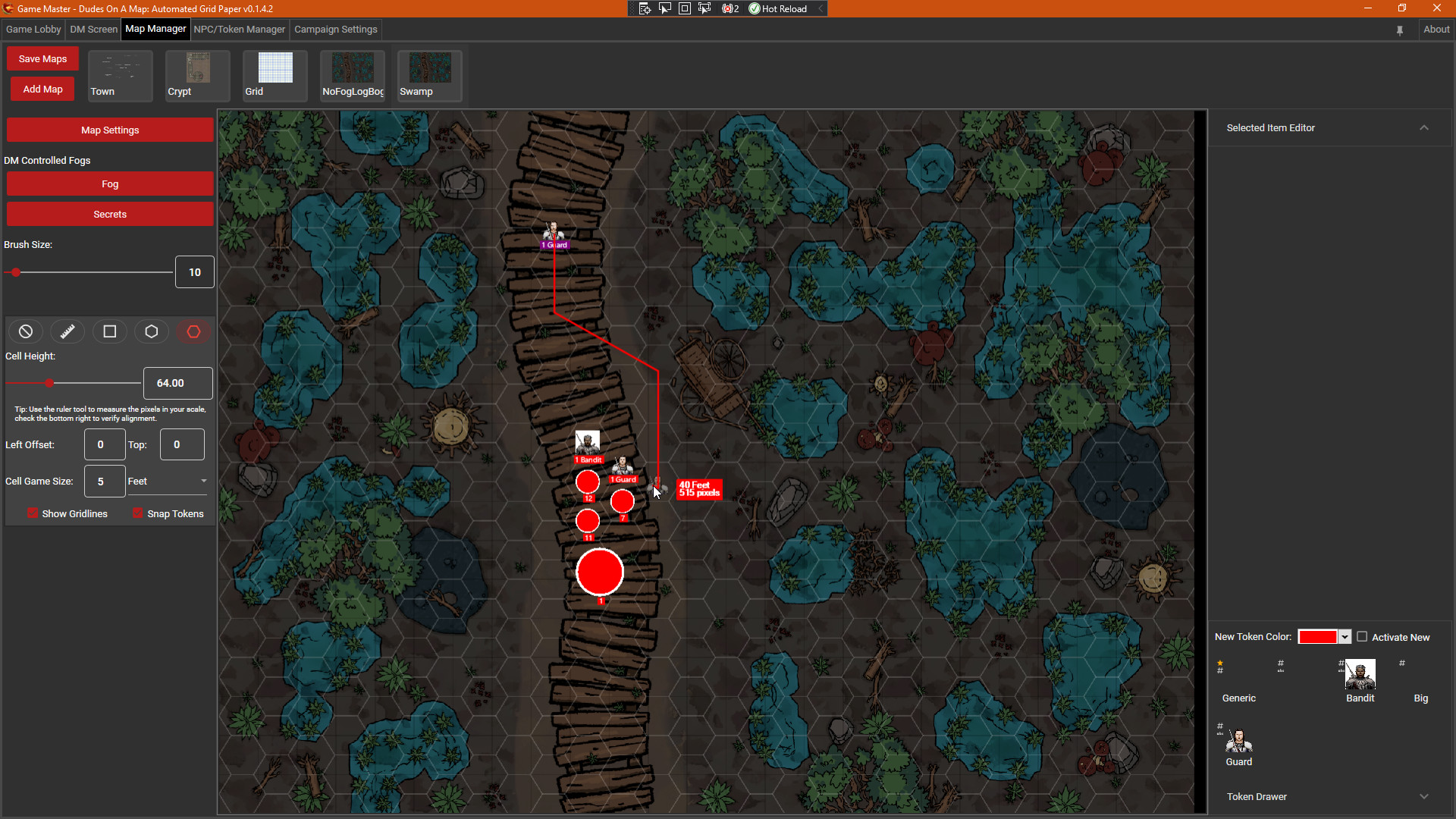The image size is (1456, 819).
Task: Enable the Activate New checkbox
Action: [x=1362, y=637]
